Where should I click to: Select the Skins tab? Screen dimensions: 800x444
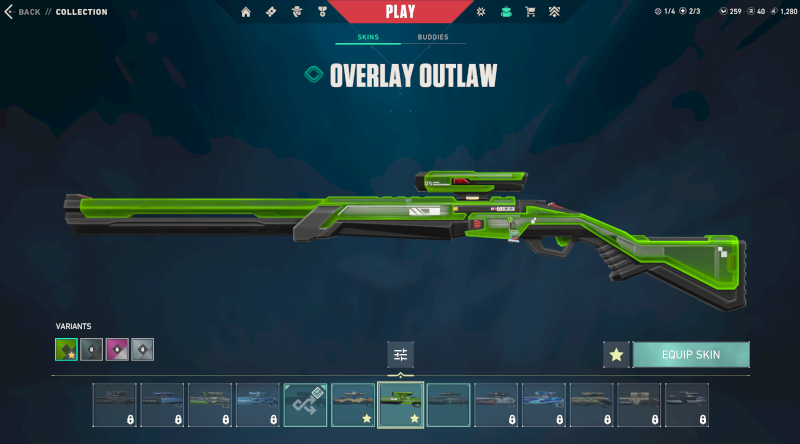coord(369,37)
